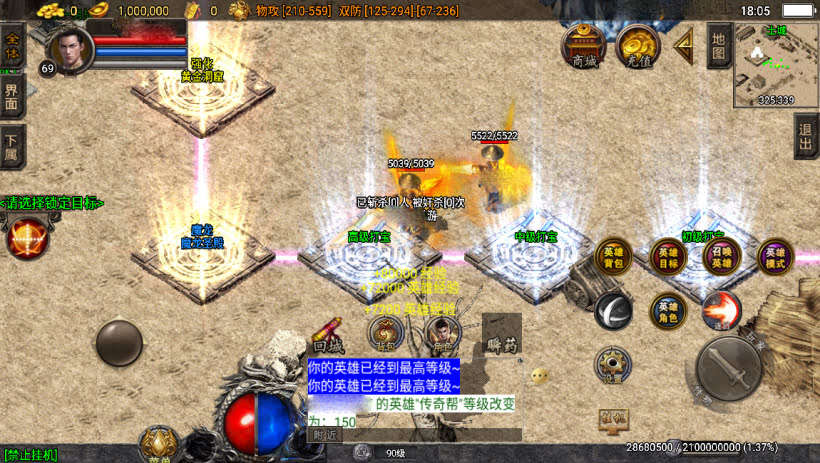Open the 充值 recharge screen
Image resolution: width=820 pixels, height=463 pixels.
point(637,46)
